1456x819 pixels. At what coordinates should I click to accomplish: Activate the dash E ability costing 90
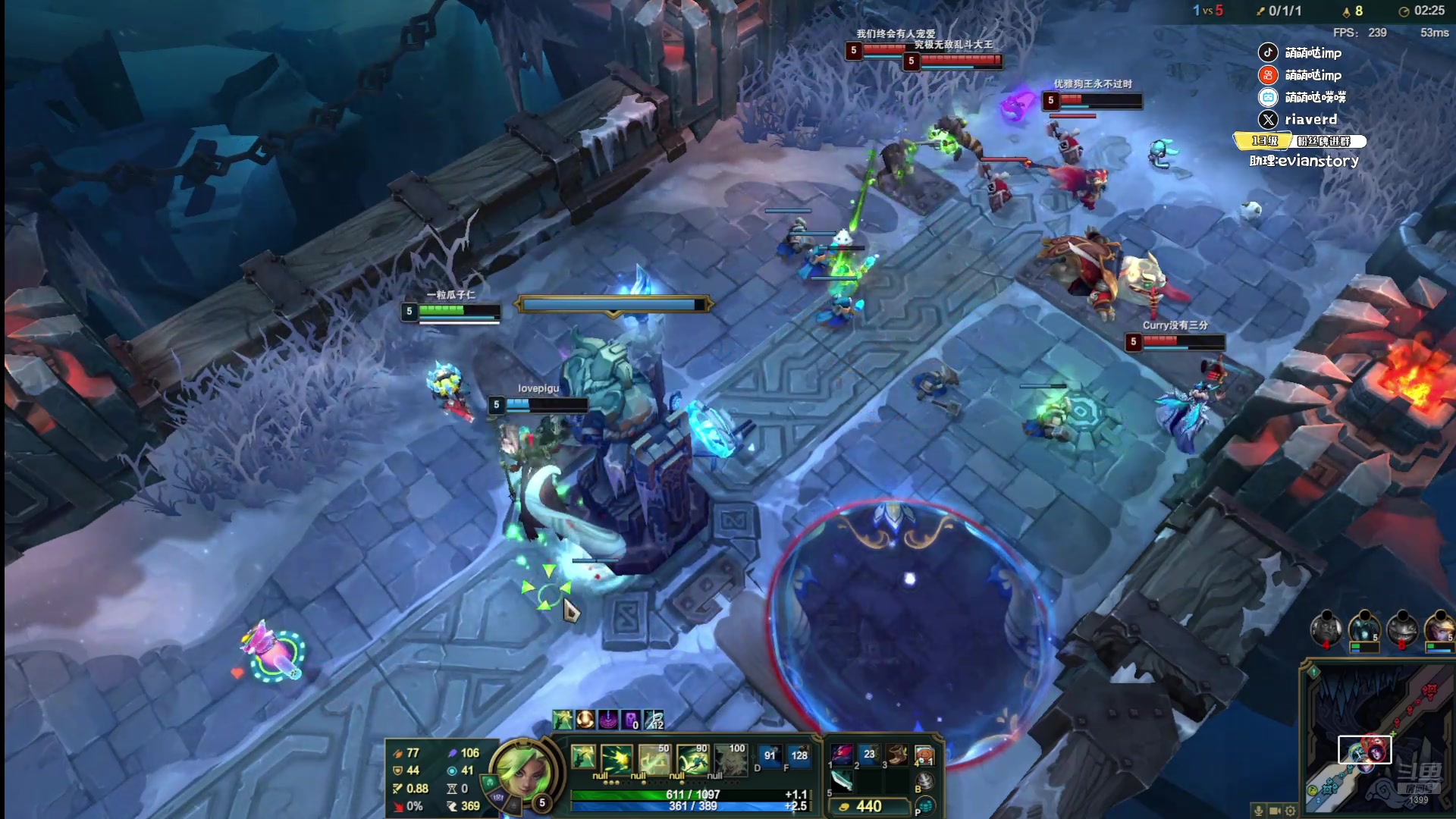click(692, 758)
